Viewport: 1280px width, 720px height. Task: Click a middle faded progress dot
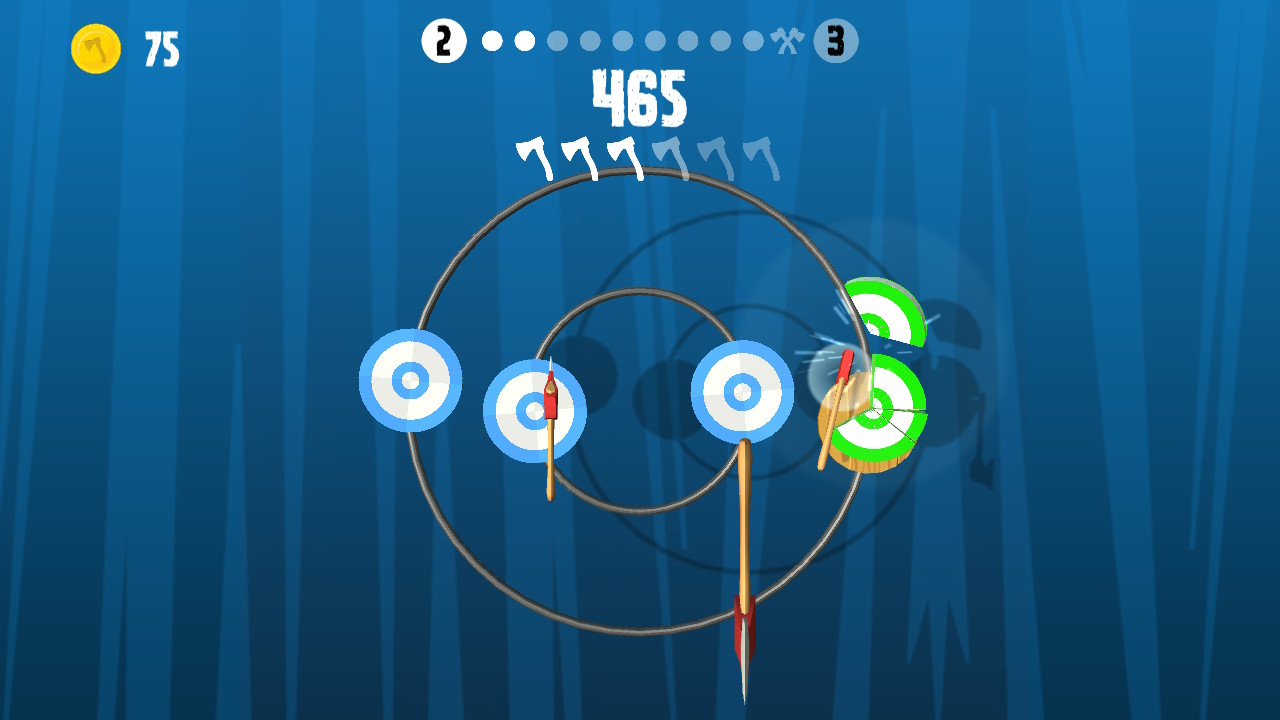625,41
